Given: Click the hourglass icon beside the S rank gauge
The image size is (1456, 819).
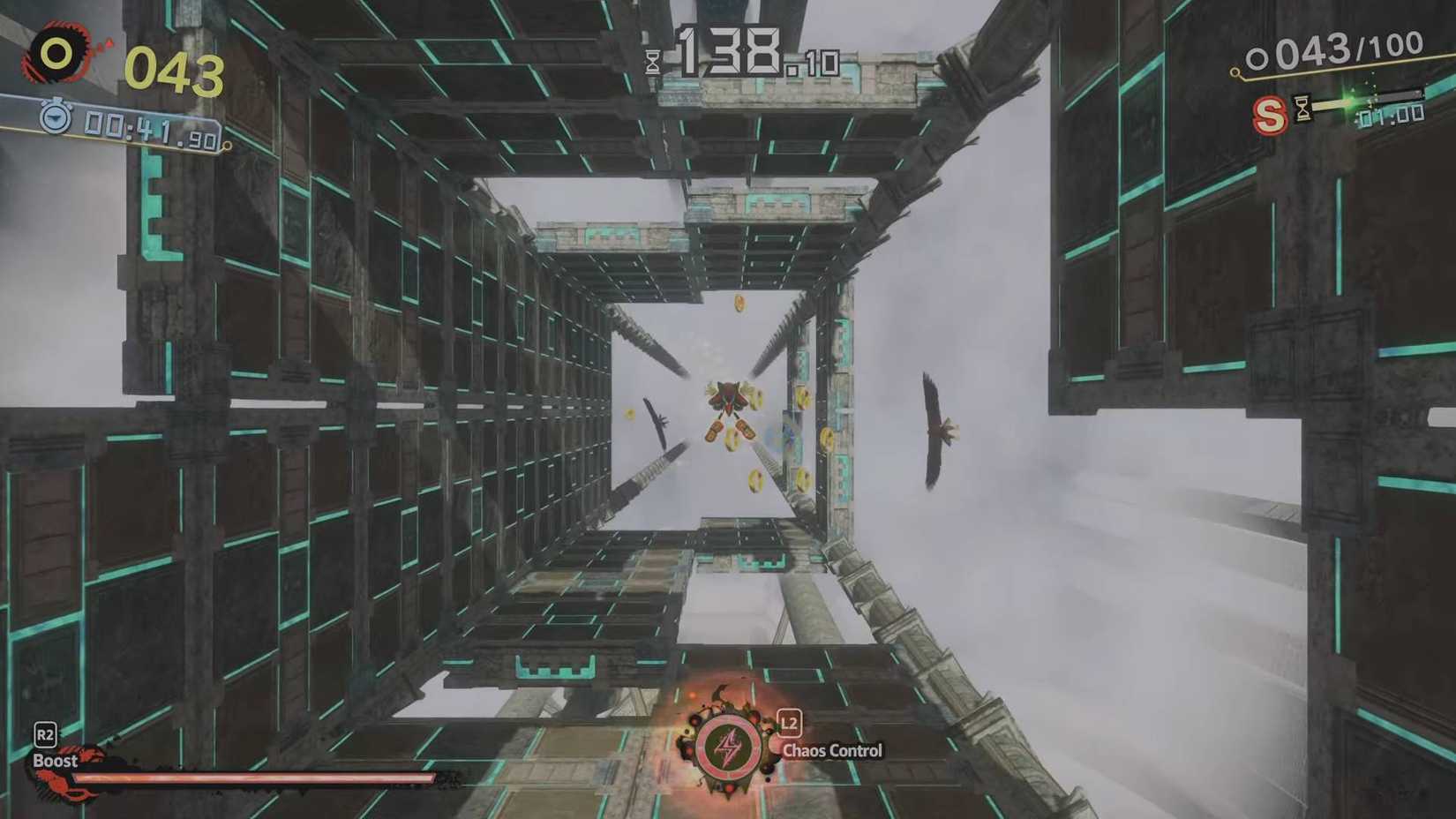Looking at the screenshot, I should [1303, 108].
